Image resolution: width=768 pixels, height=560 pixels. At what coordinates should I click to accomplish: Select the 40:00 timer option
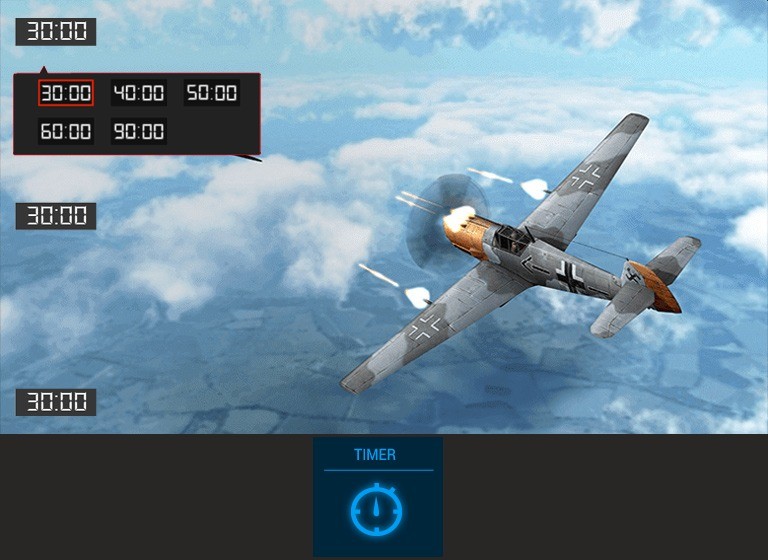138,93
